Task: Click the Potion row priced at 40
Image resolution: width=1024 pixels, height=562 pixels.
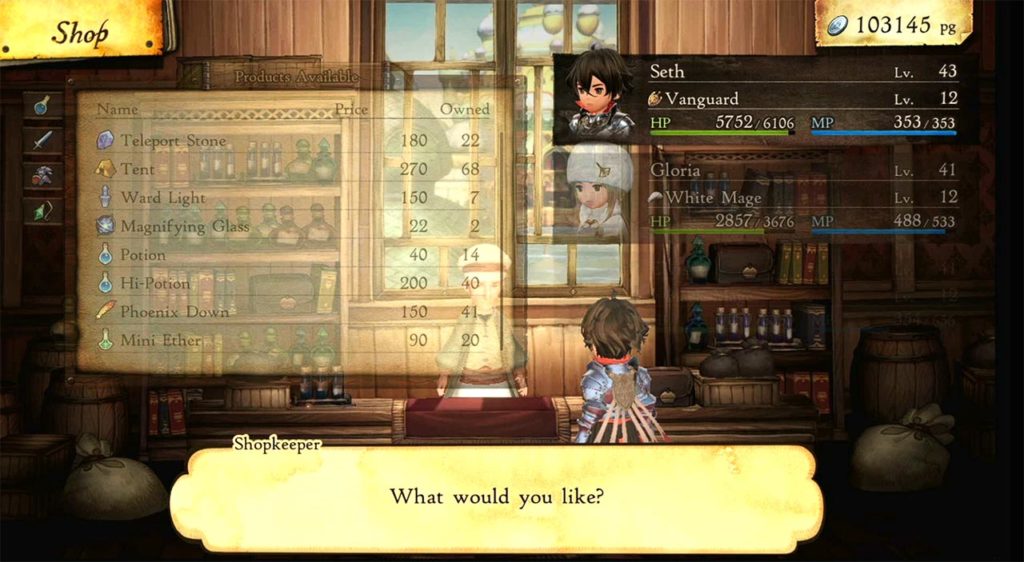Action: click(143, 255)
